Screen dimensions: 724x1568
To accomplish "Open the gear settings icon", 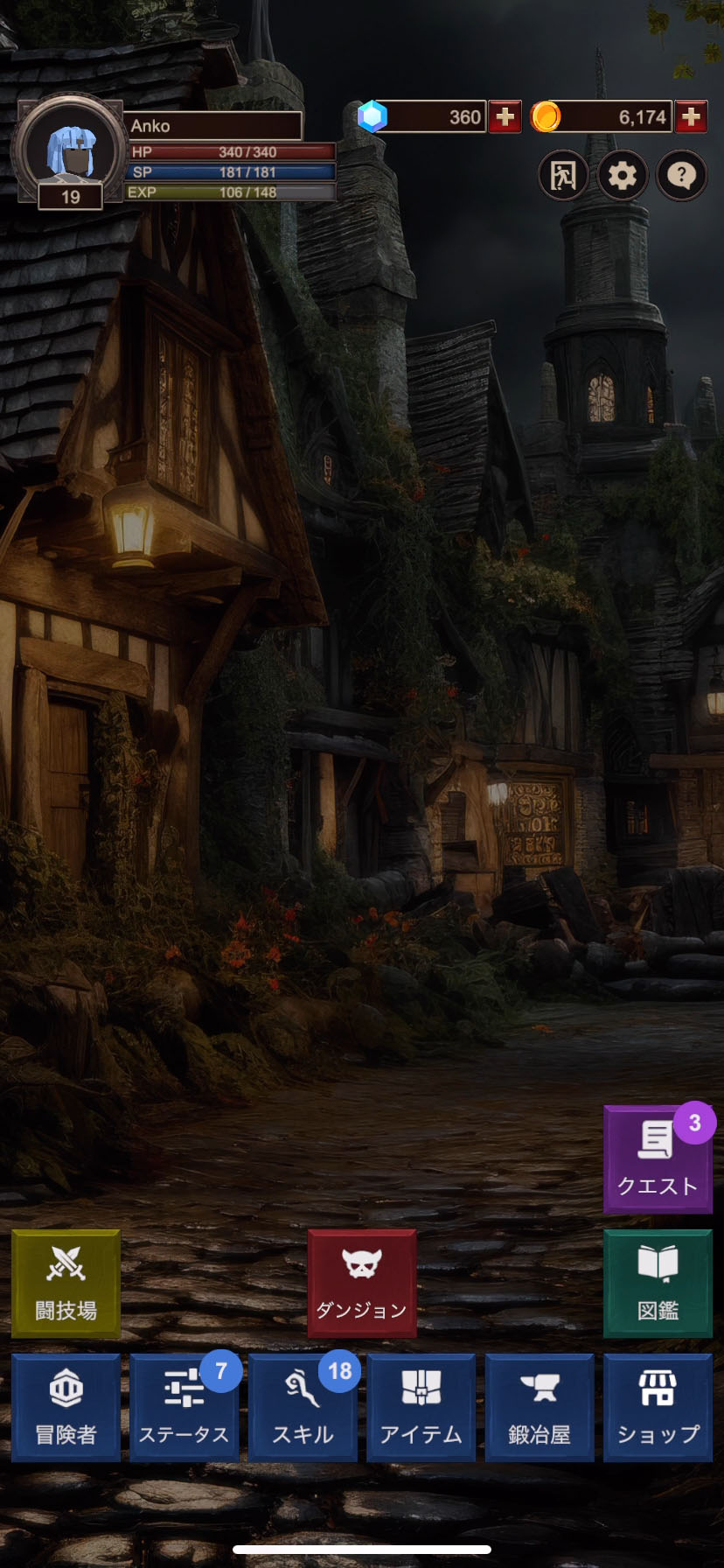I will (622, 176).
